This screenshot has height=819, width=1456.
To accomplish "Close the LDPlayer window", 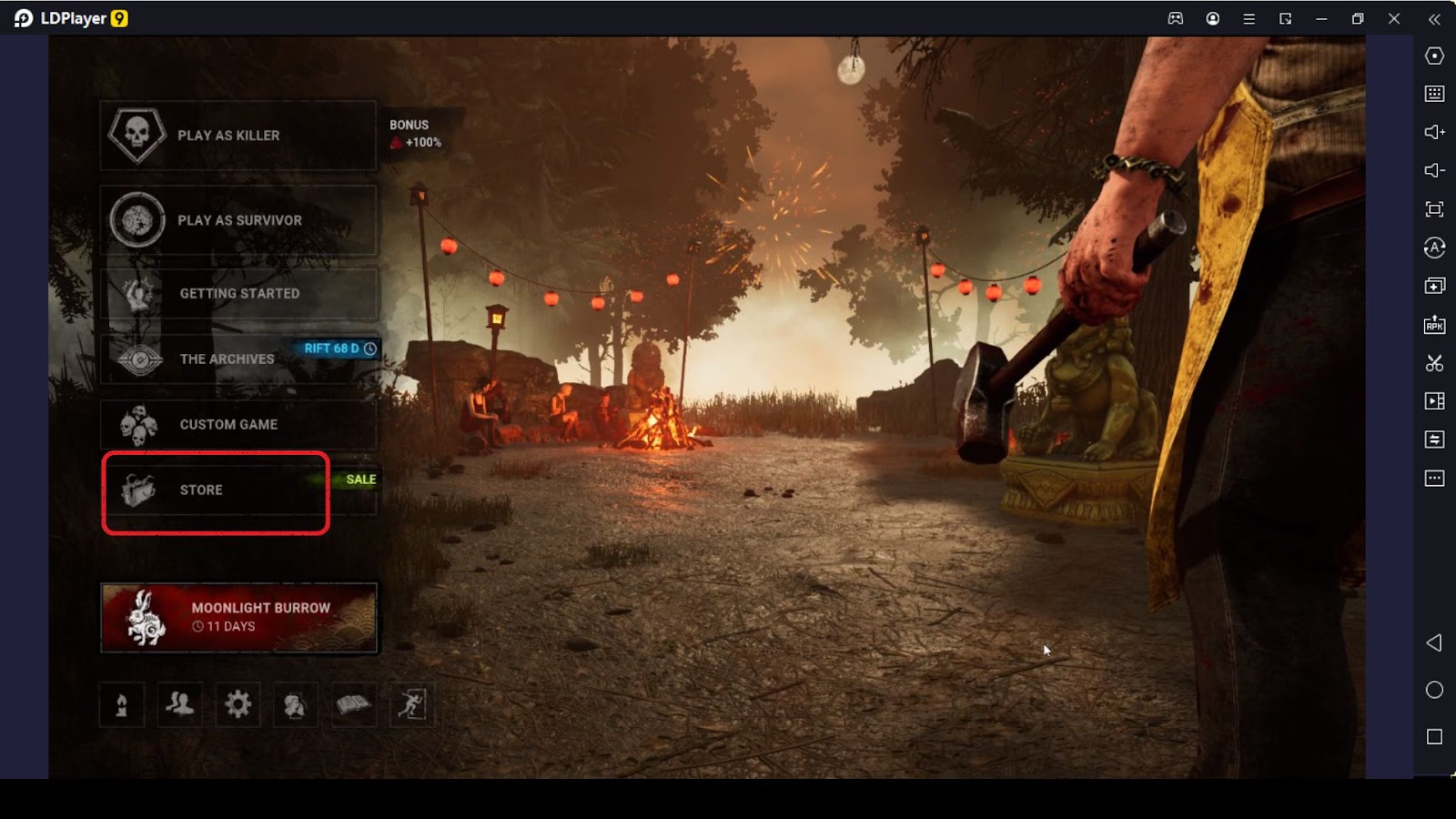I will coord(1393,18).
